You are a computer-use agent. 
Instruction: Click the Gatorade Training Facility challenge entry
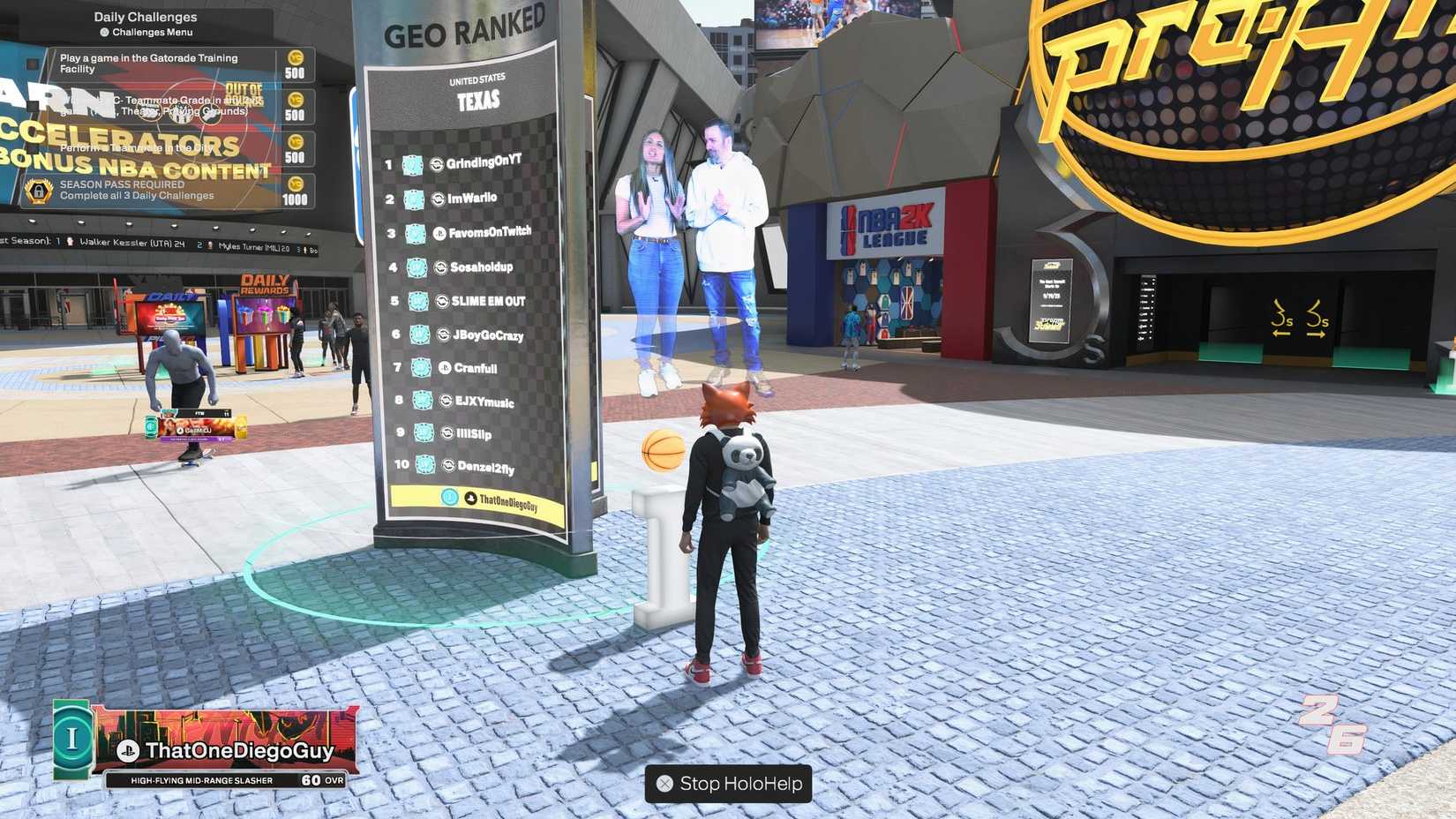[x=146, y=63]
